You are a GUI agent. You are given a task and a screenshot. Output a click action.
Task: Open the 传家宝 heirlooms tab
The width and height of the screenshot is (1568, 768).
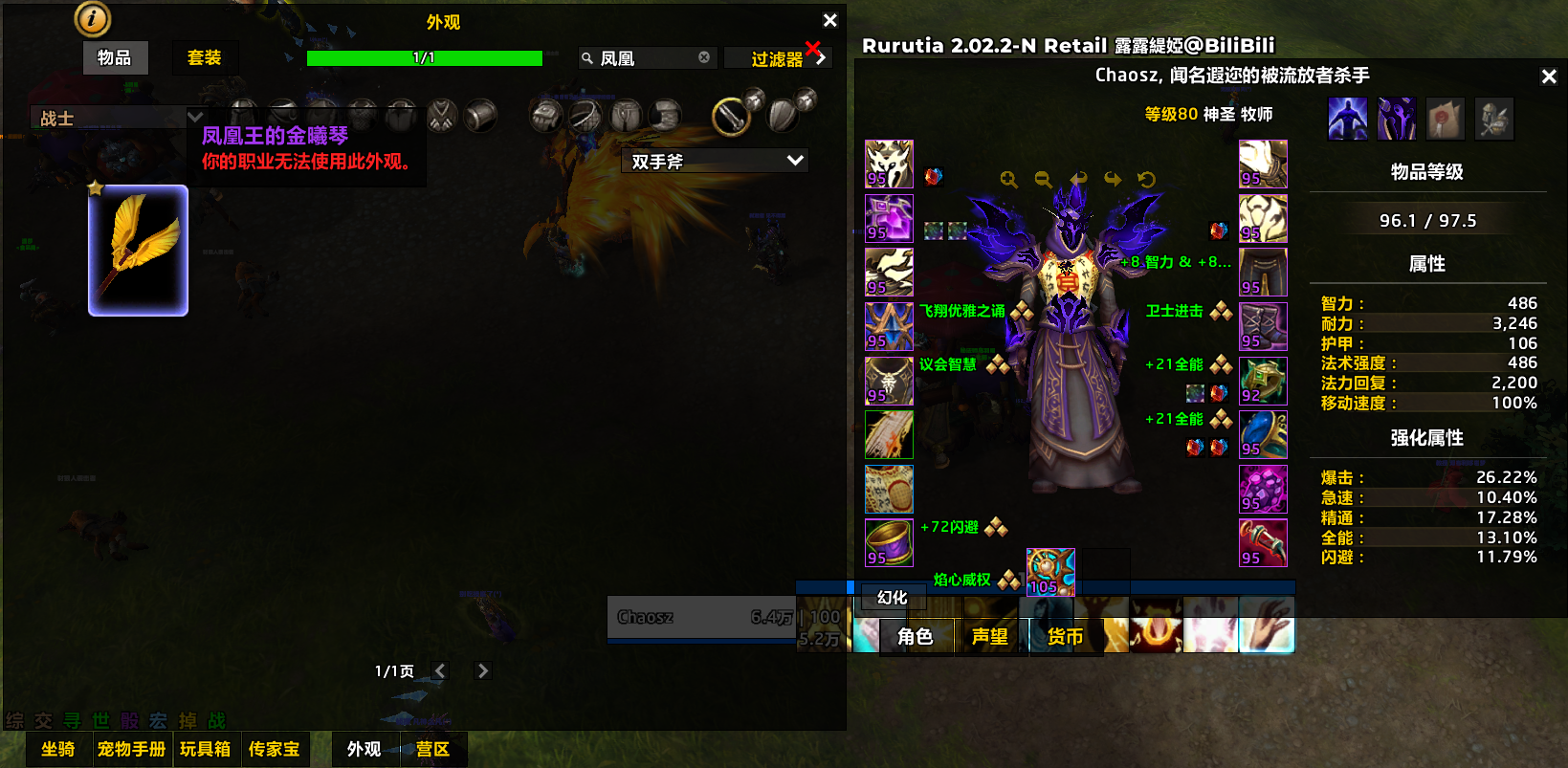coord(274,750)
